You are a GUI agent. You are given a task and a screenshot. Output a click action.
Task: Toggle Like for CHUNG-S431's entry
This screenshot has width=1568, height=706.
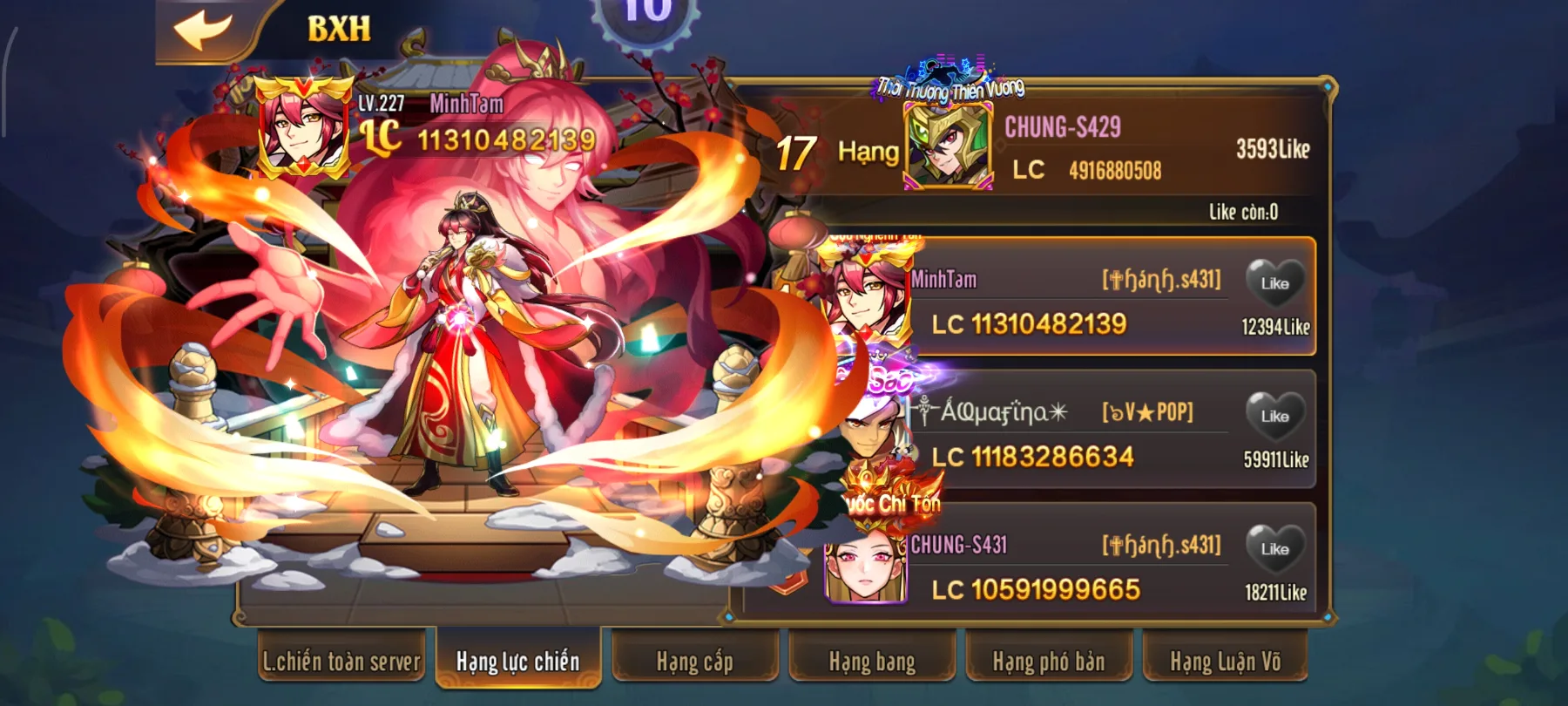click(x=1274, y=549)
